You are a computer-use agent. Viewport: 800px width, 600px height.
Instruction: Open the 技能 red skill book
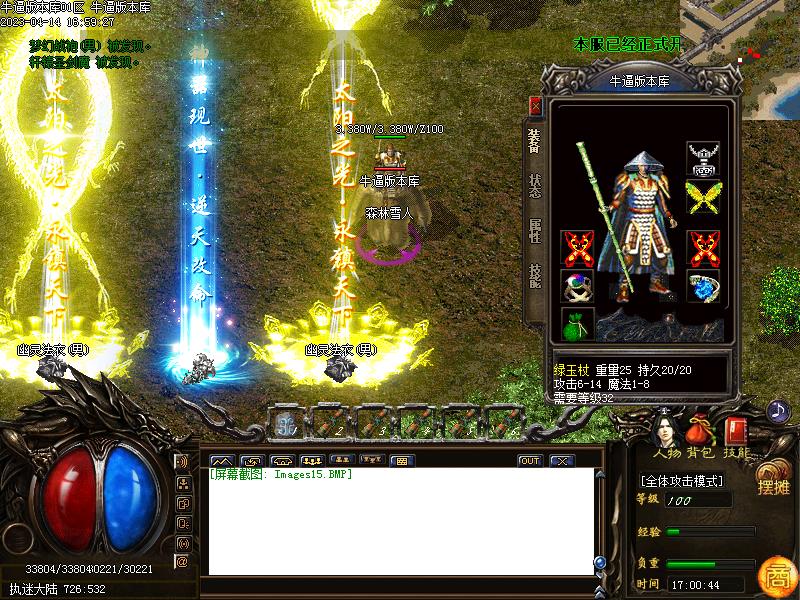pyautogui.click(x=737, y=433)
